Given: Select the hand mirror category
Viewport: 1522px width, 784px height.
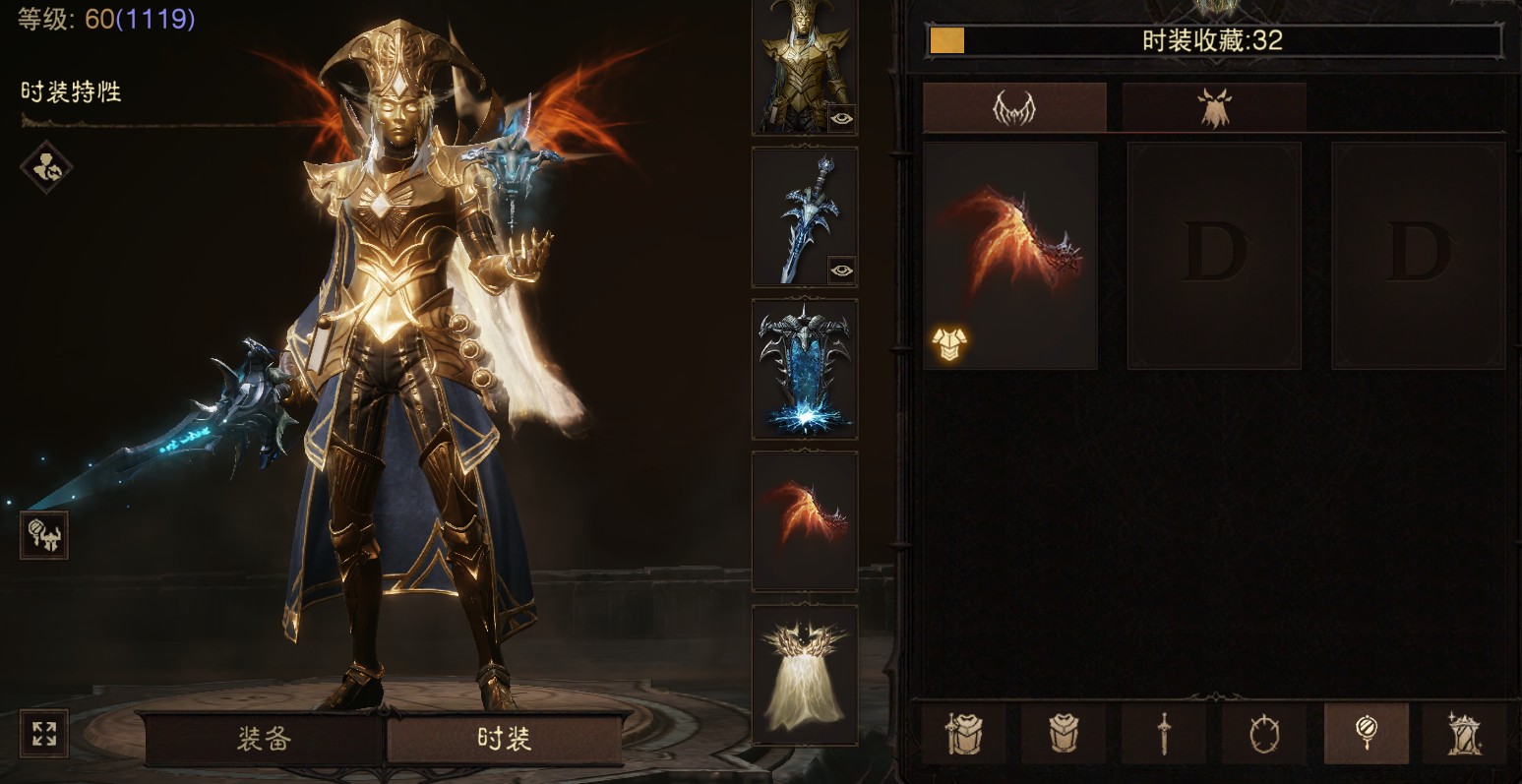Looking at the screenshot, I should (1366, 733).
